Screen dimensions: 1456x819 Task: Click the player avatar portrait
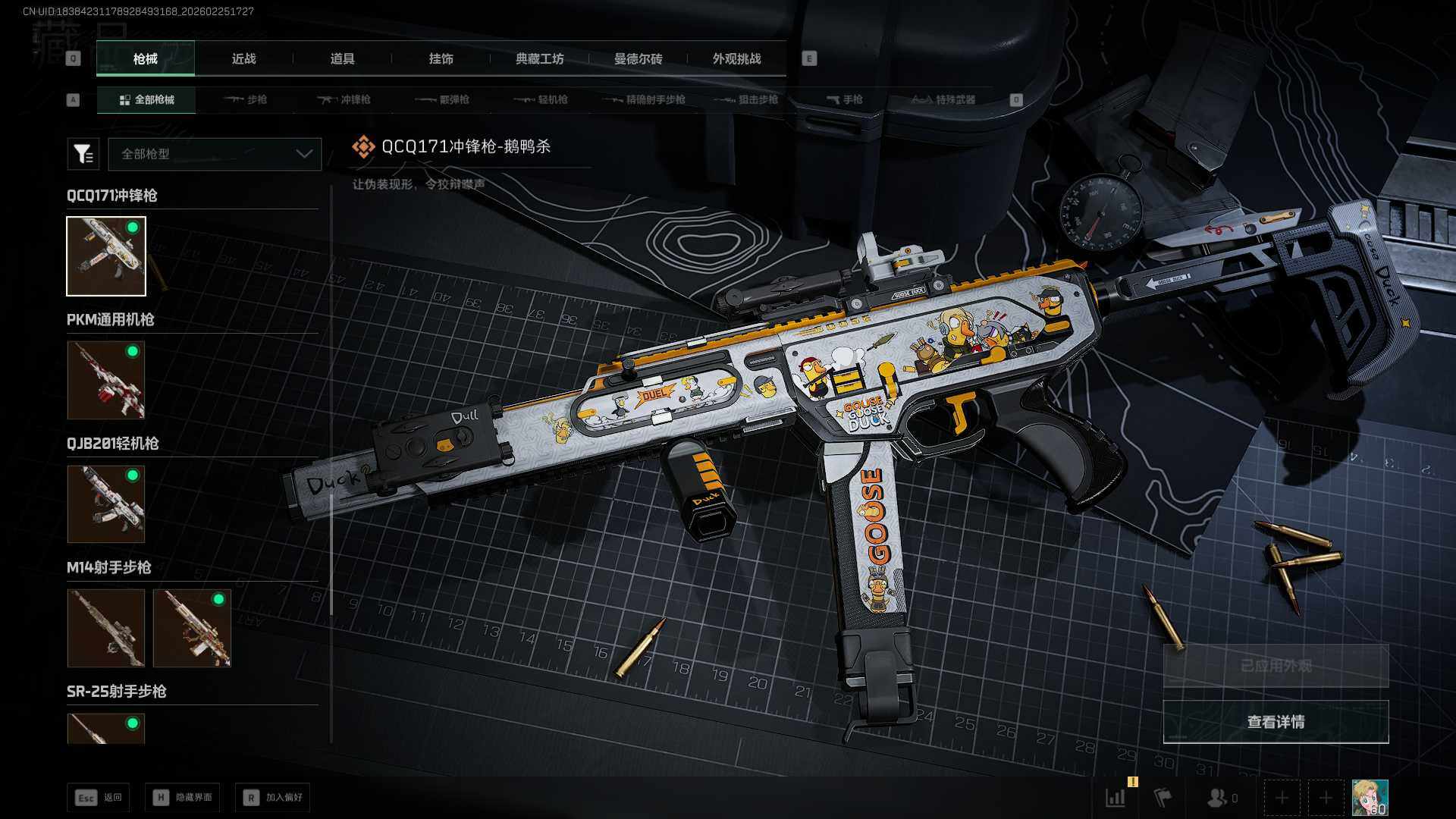[1370, 798]
